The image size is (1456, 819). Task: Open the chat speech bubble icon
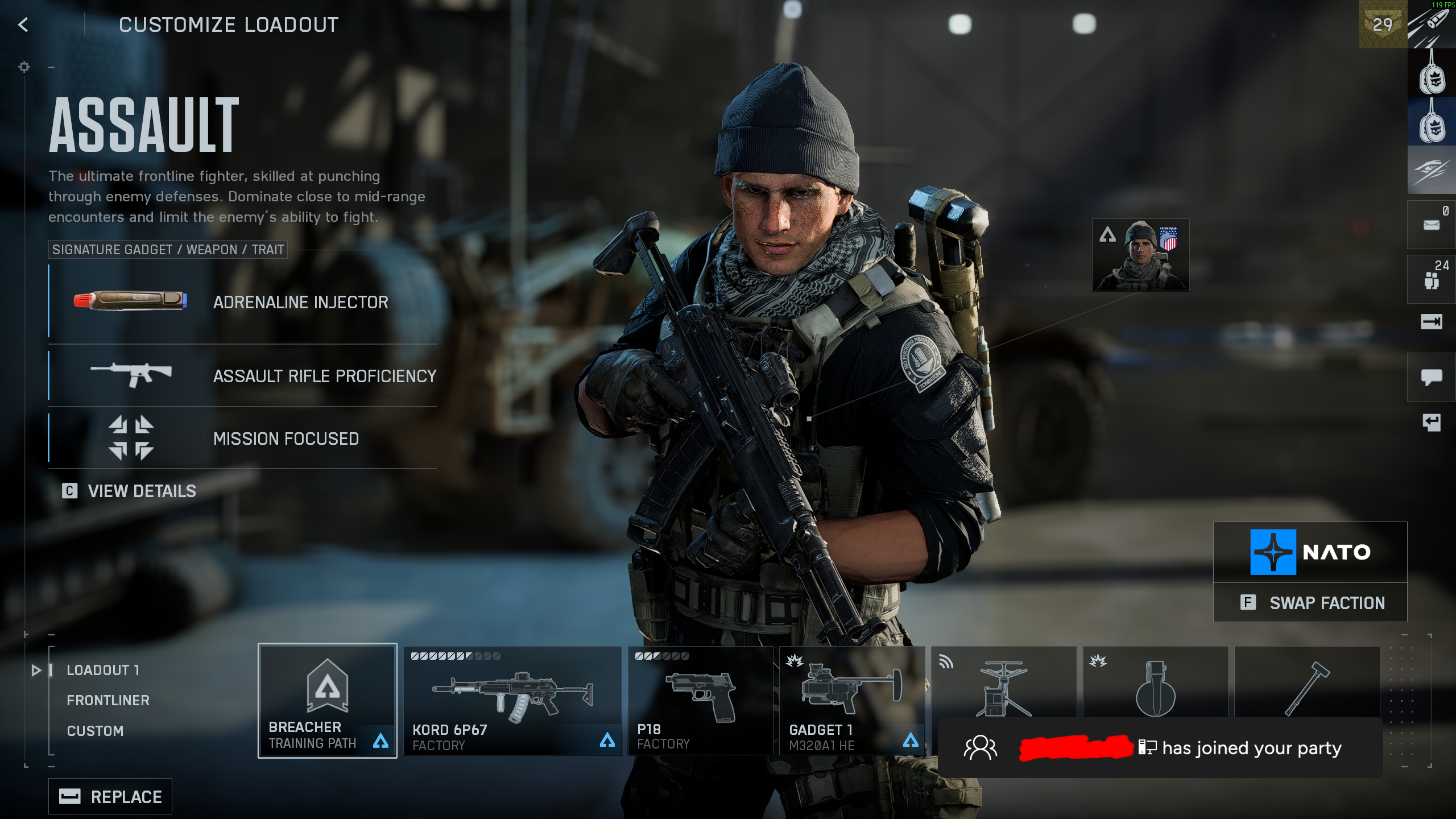pos(1431,377)
